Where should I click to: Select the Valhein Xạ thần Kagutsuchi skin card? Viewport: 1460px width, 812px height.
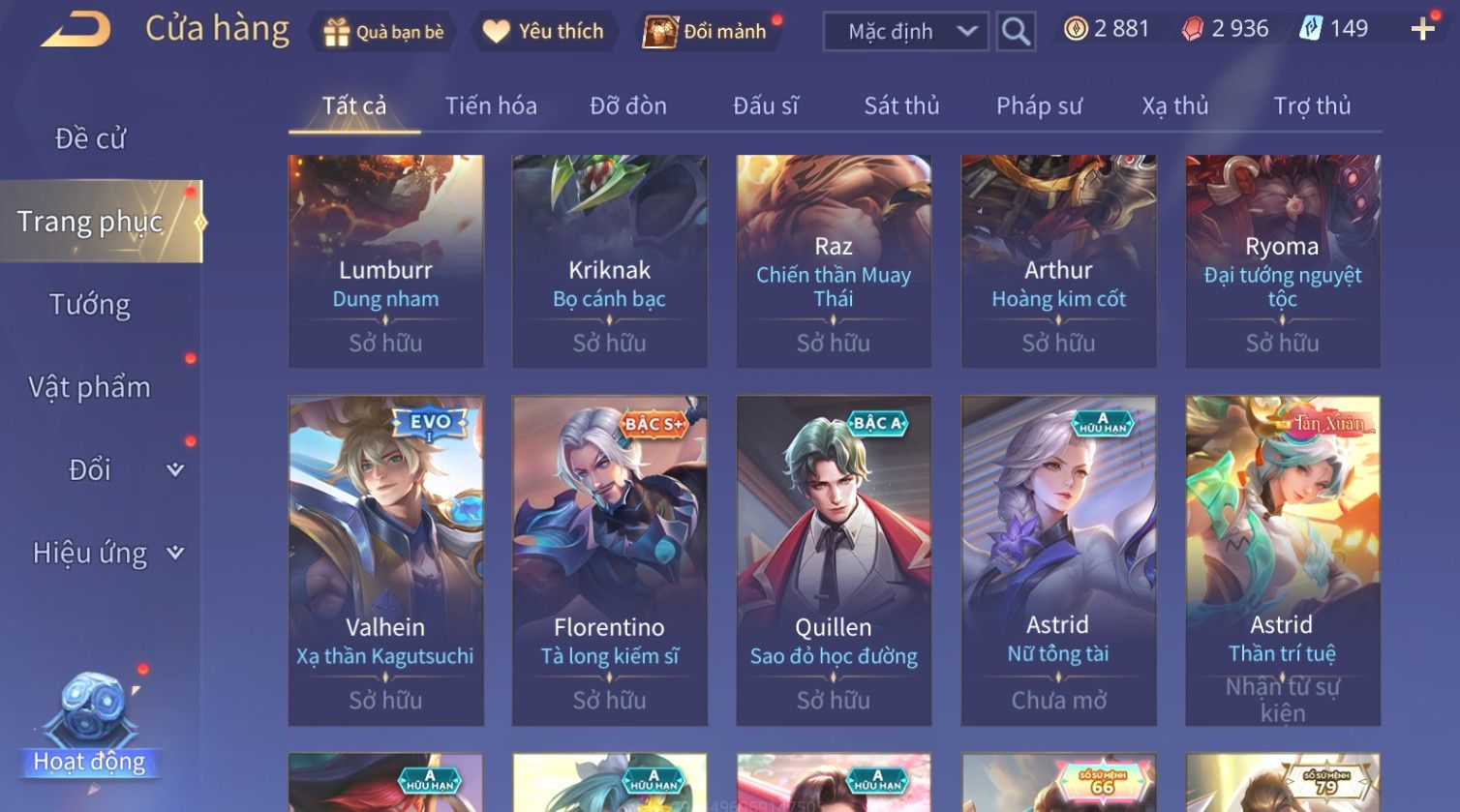pyautogui.click(x=385, y=559)
